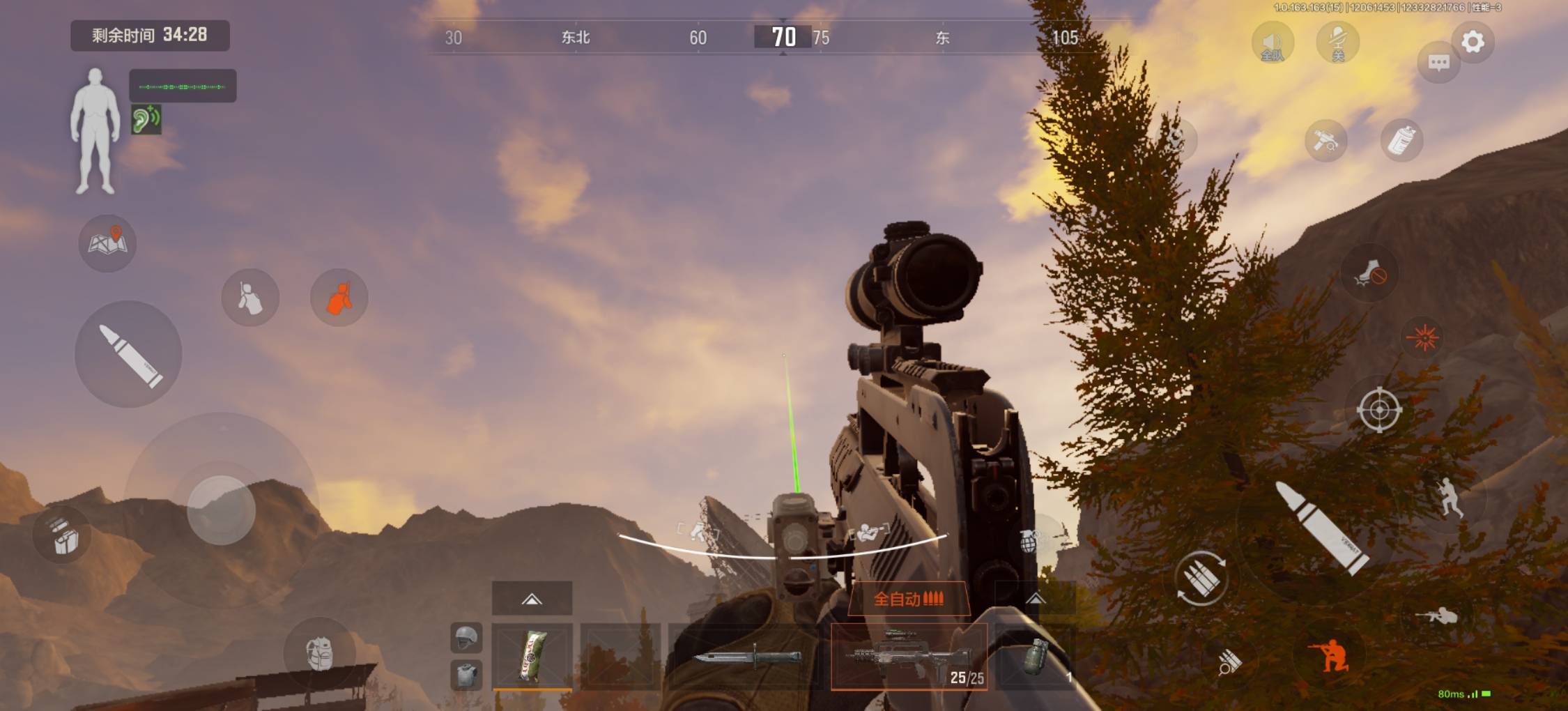Go prone with the lying soldier icon

(x=1437, y=616)
